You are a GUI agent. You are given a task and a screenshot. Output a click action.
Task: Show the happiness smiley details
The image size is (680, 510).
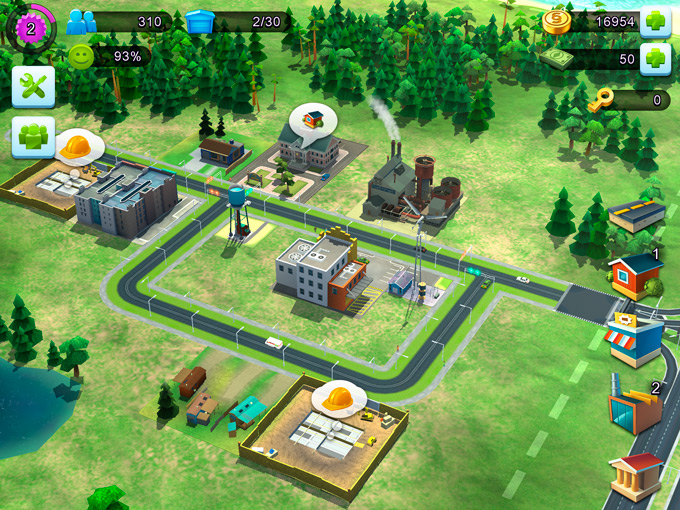coord(81,57)
